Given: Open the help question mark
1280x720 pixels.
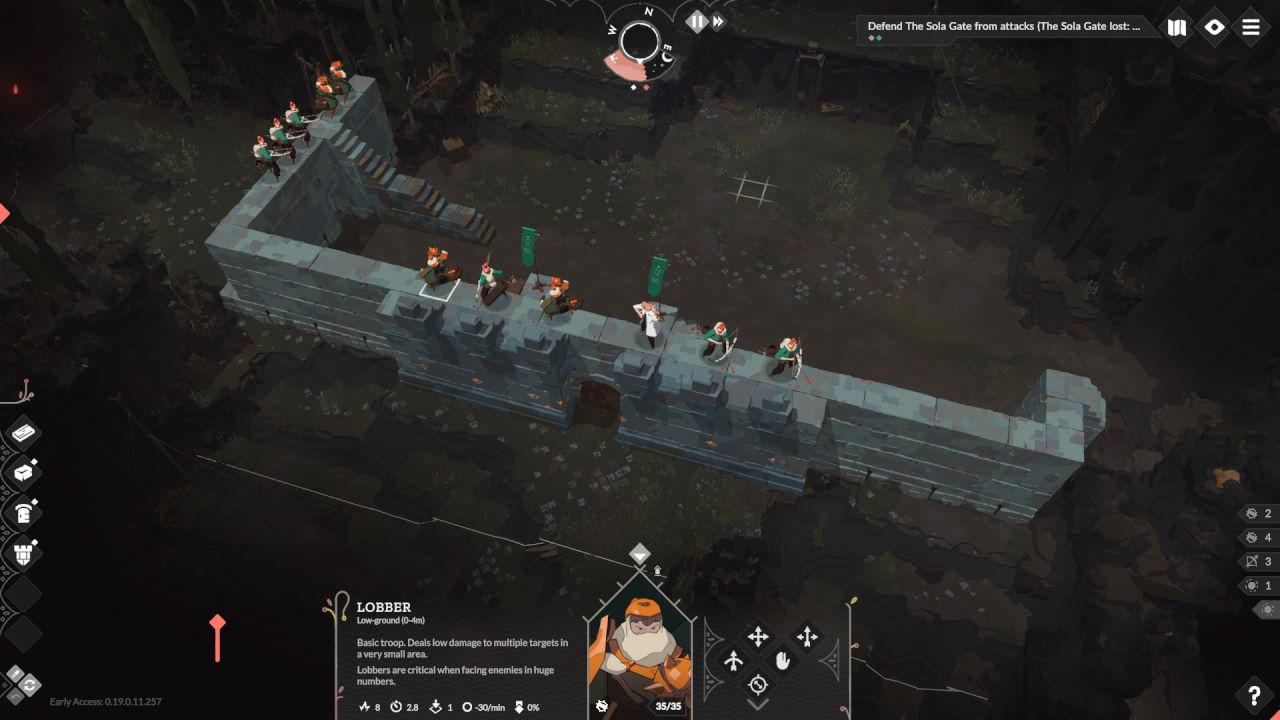Looking at the screenshot, I should click(x=1254, y=695).
